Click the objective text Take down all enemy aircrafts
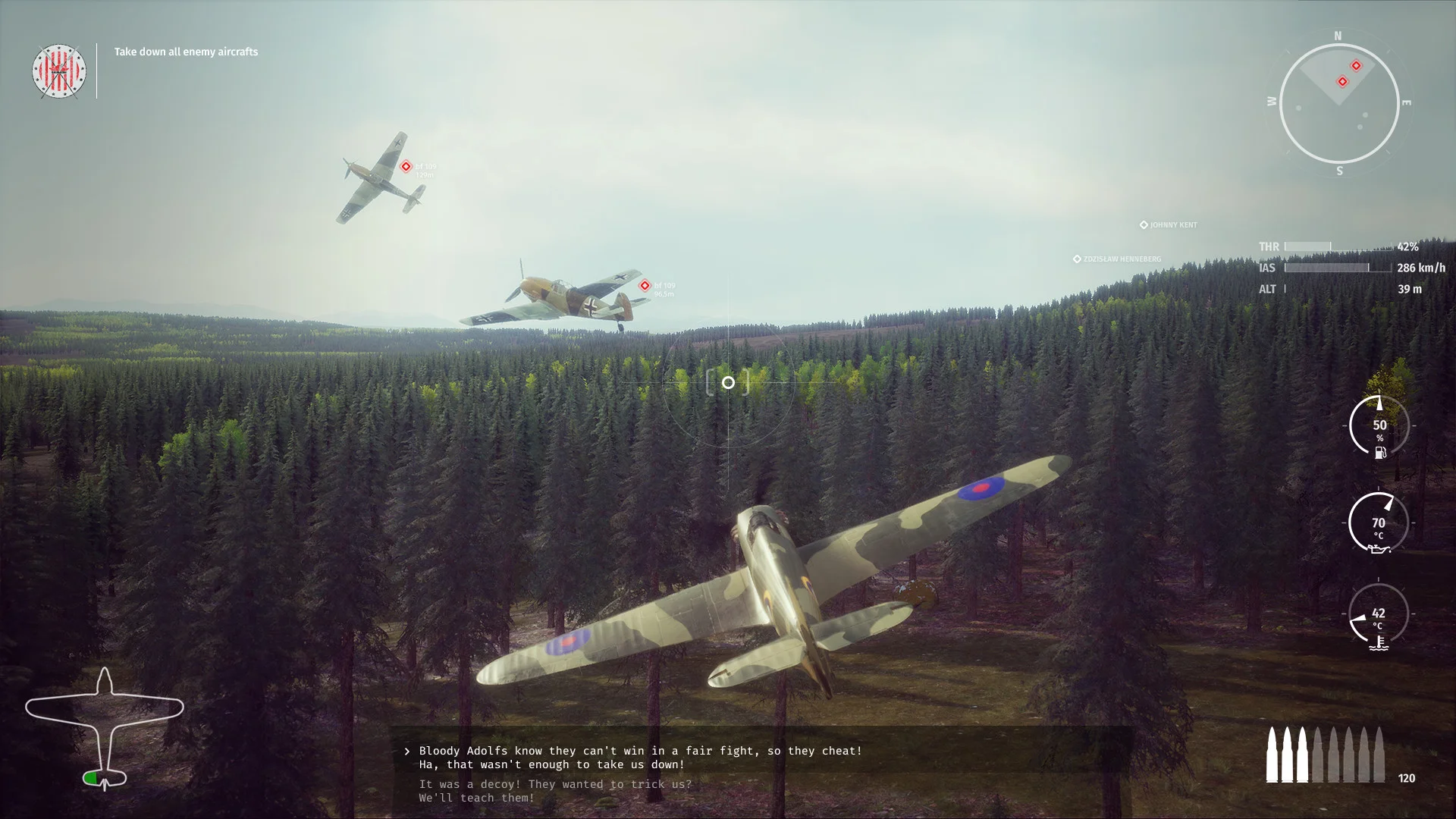Screen dimensions: 1456x819 (185, 52)
